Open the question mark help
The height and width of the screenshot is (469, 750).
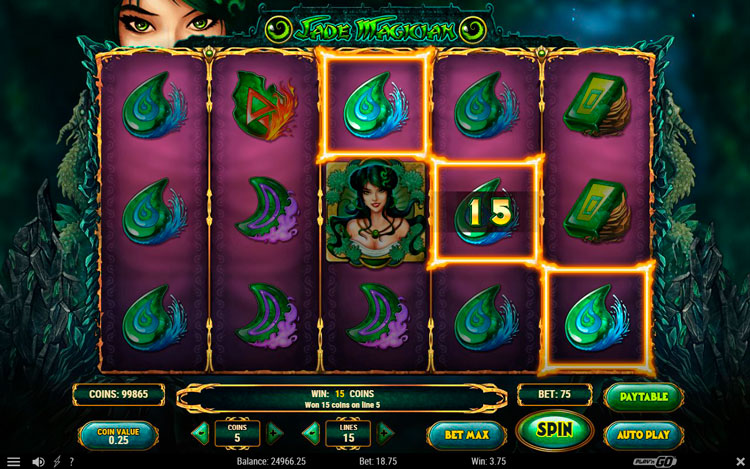[71, 461]
